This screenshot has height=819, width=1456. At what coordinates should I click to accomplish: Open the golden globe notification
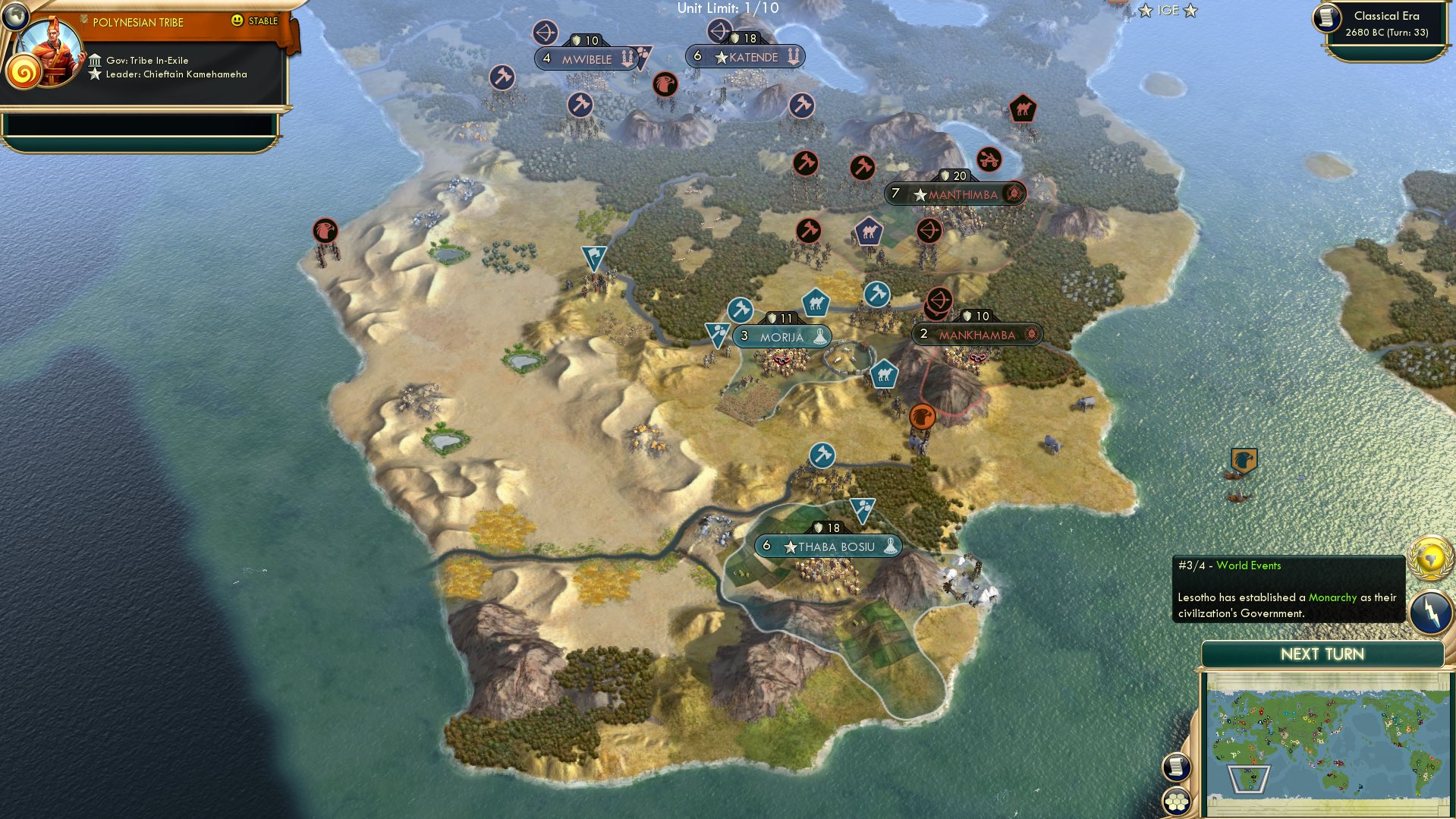tap(1430, 558)
